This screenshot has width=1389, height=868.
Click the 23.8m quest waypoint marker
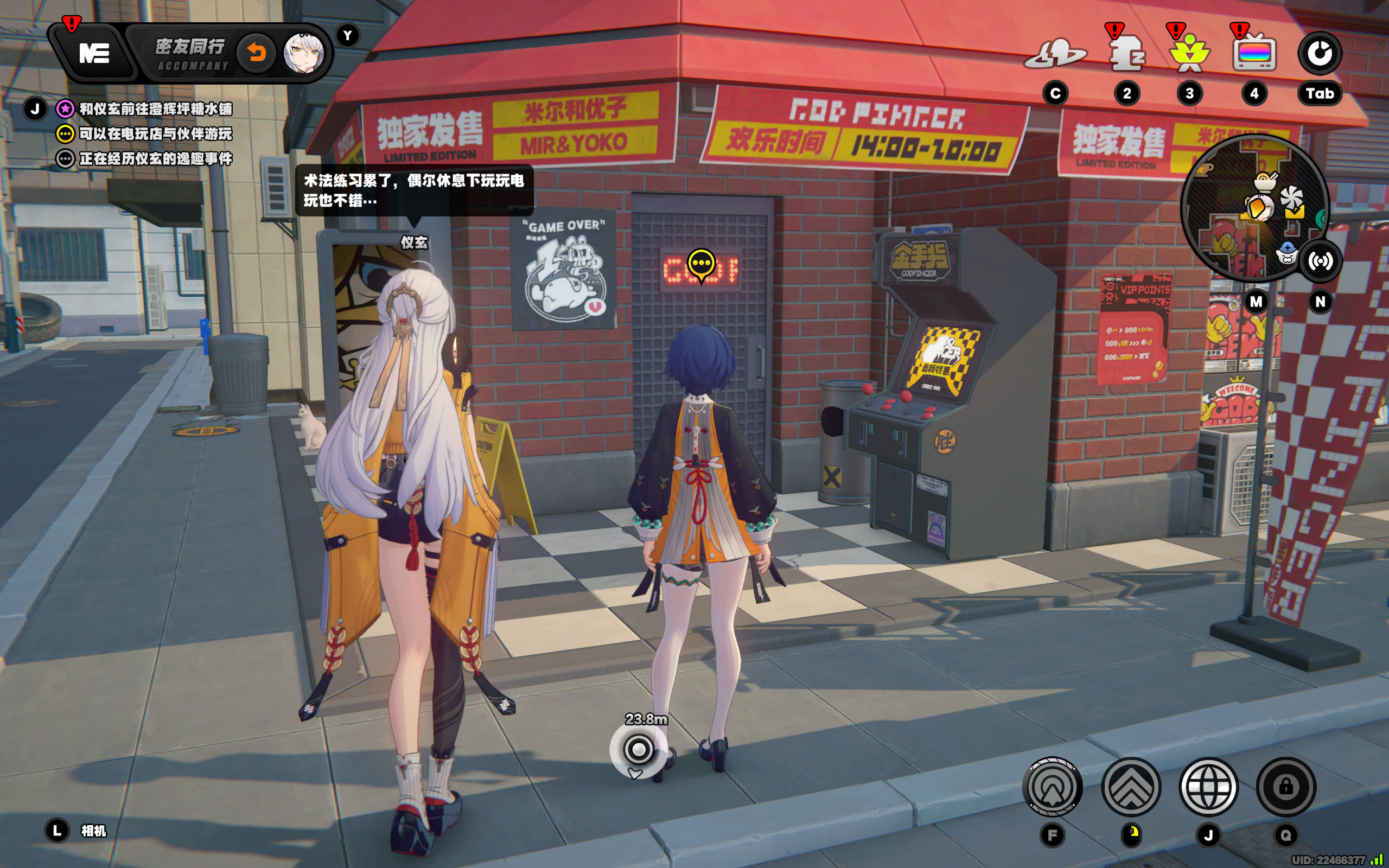pyautogui.click(x=638, y=749)
